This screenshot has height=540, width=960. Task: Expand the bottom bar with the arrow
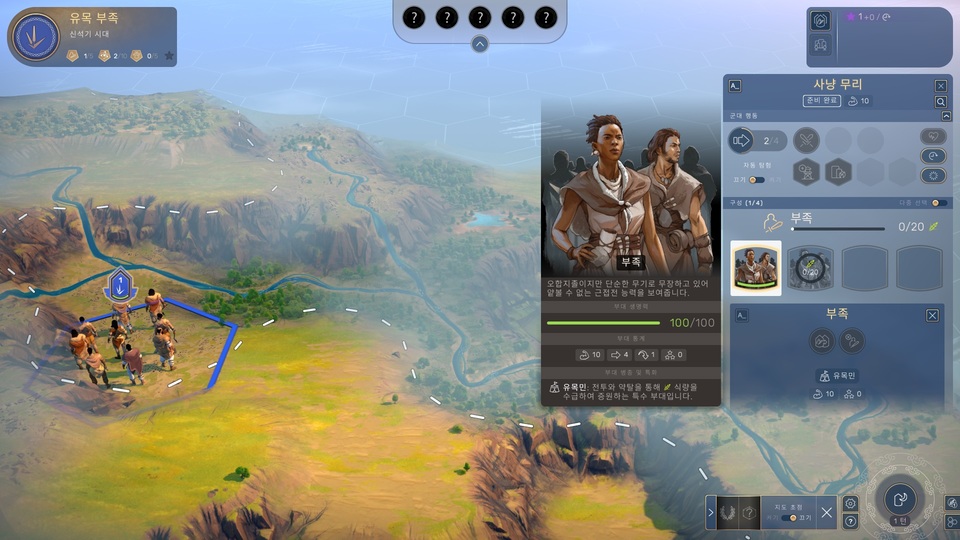[711, 513]
